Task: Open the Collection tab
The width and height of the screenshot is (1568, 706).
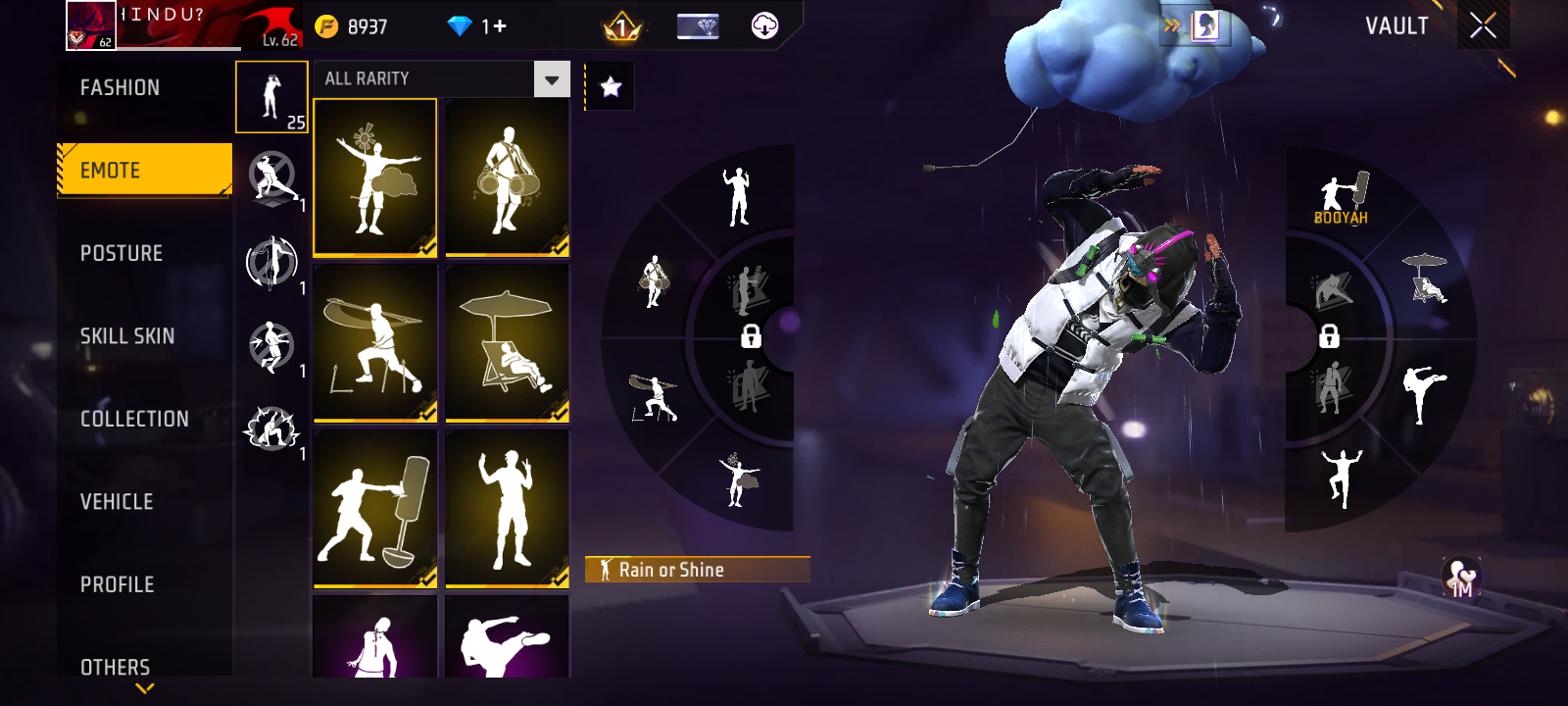Action: click(134, 419)
